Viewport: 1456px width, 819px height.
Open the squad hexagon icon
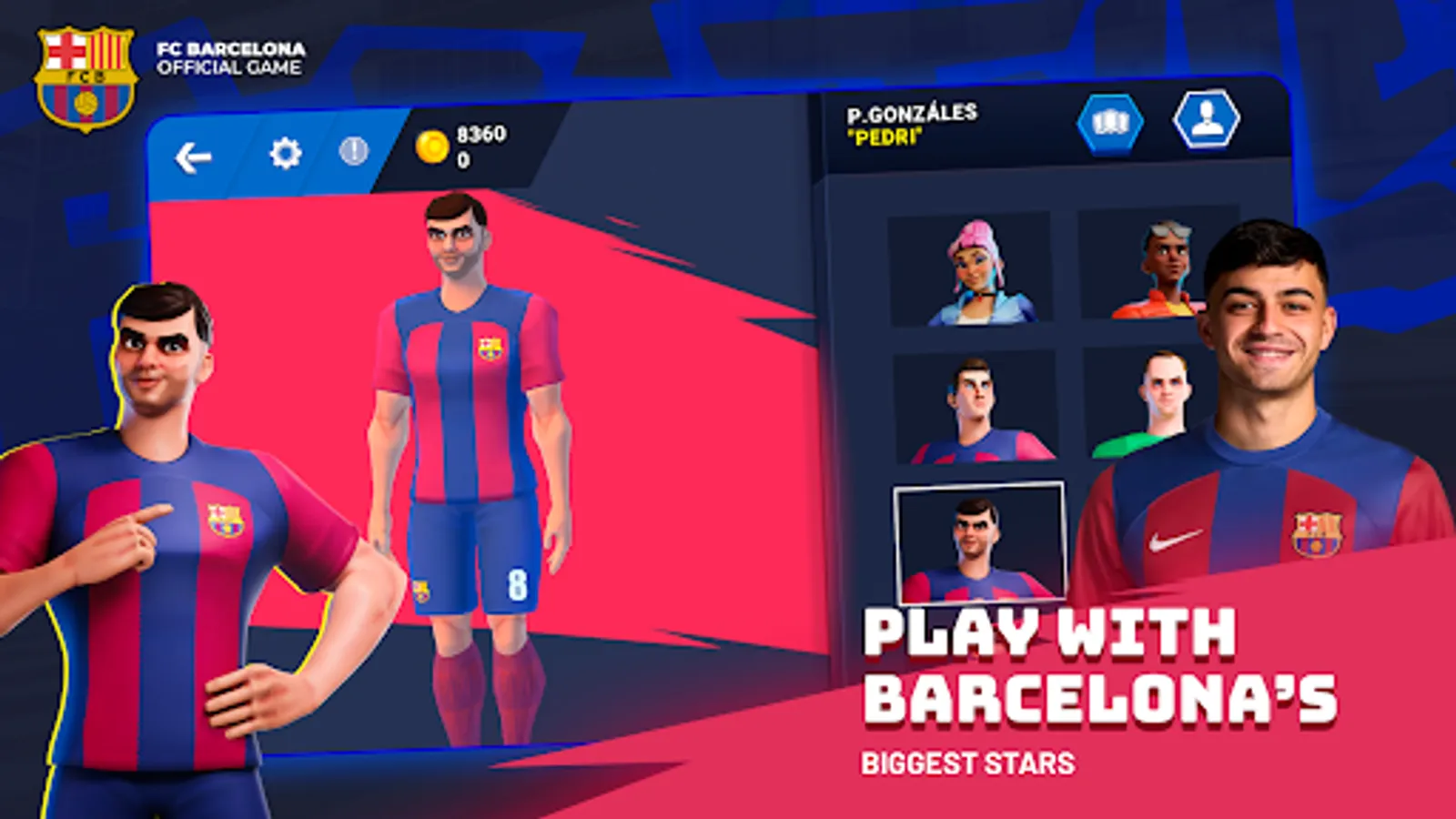tap(1112, 125)
